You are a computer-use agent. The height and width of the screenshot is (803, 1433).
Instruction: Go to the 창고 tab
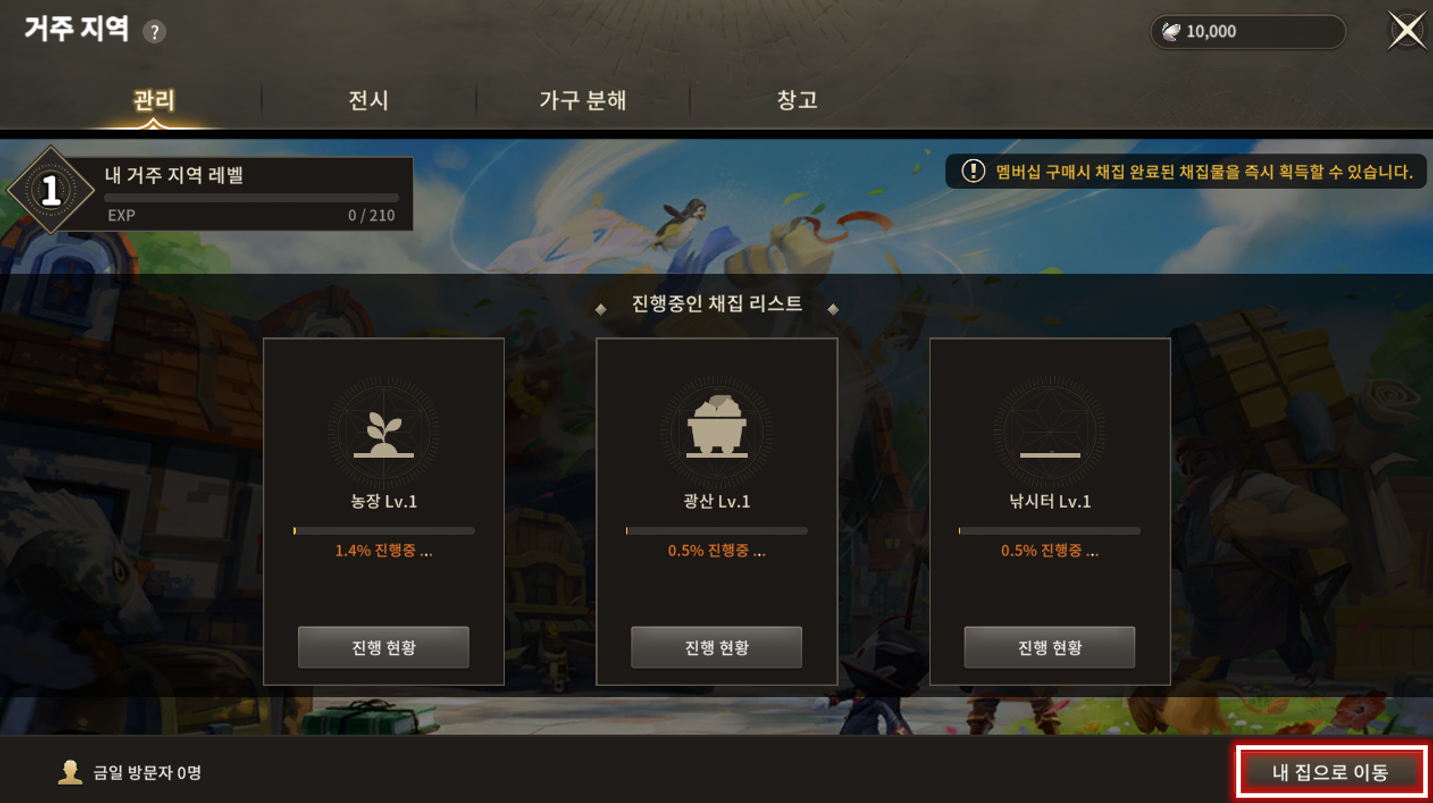[797, 100]
